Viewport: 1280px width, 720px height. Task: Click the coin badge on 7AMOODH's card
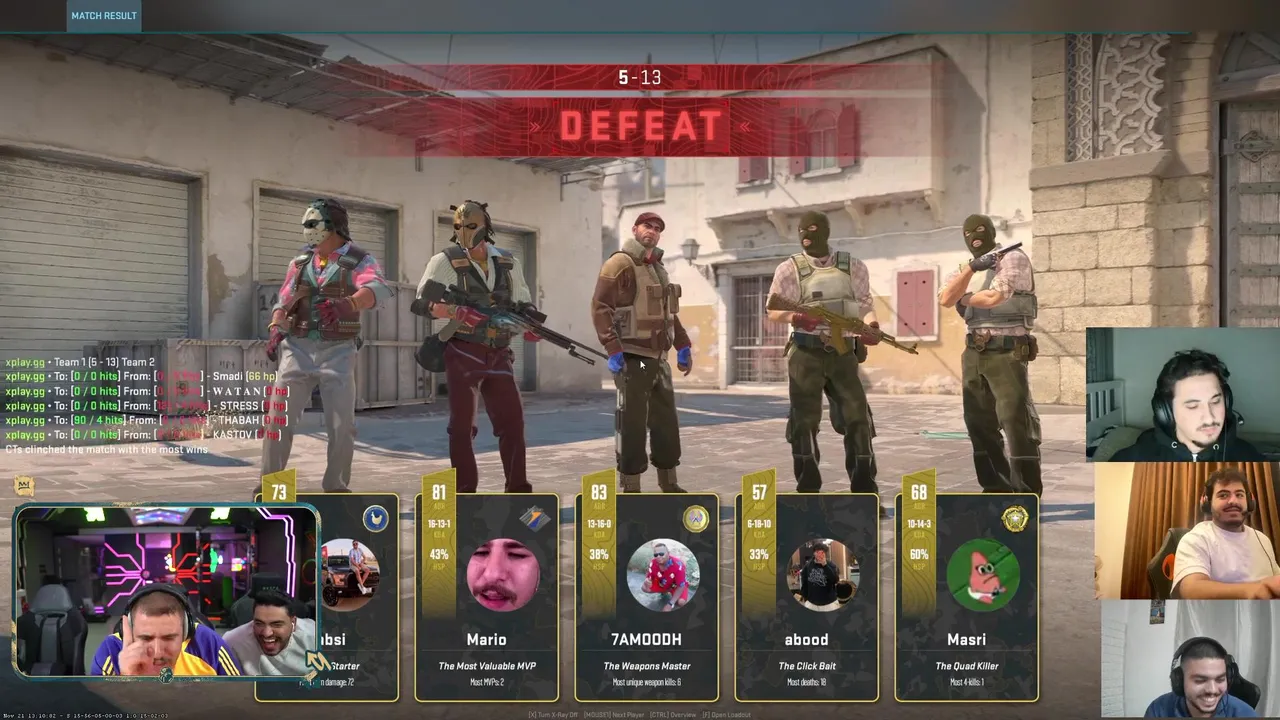pos(695,518)
